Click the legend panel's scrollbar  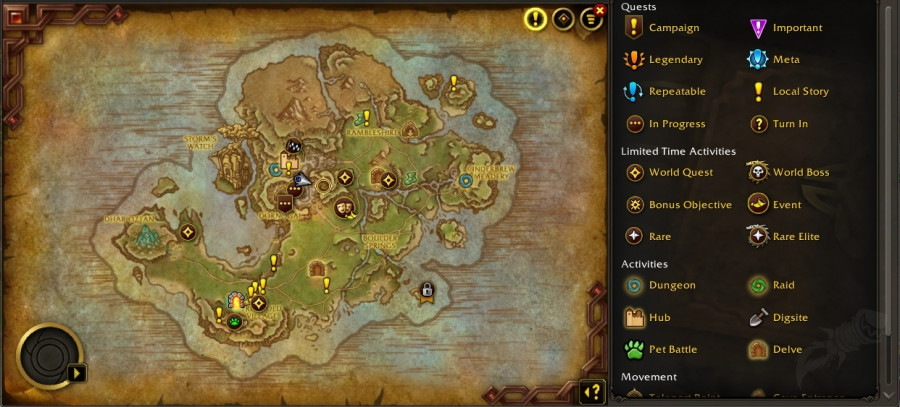pyautogui.click(x=885, y=200)
